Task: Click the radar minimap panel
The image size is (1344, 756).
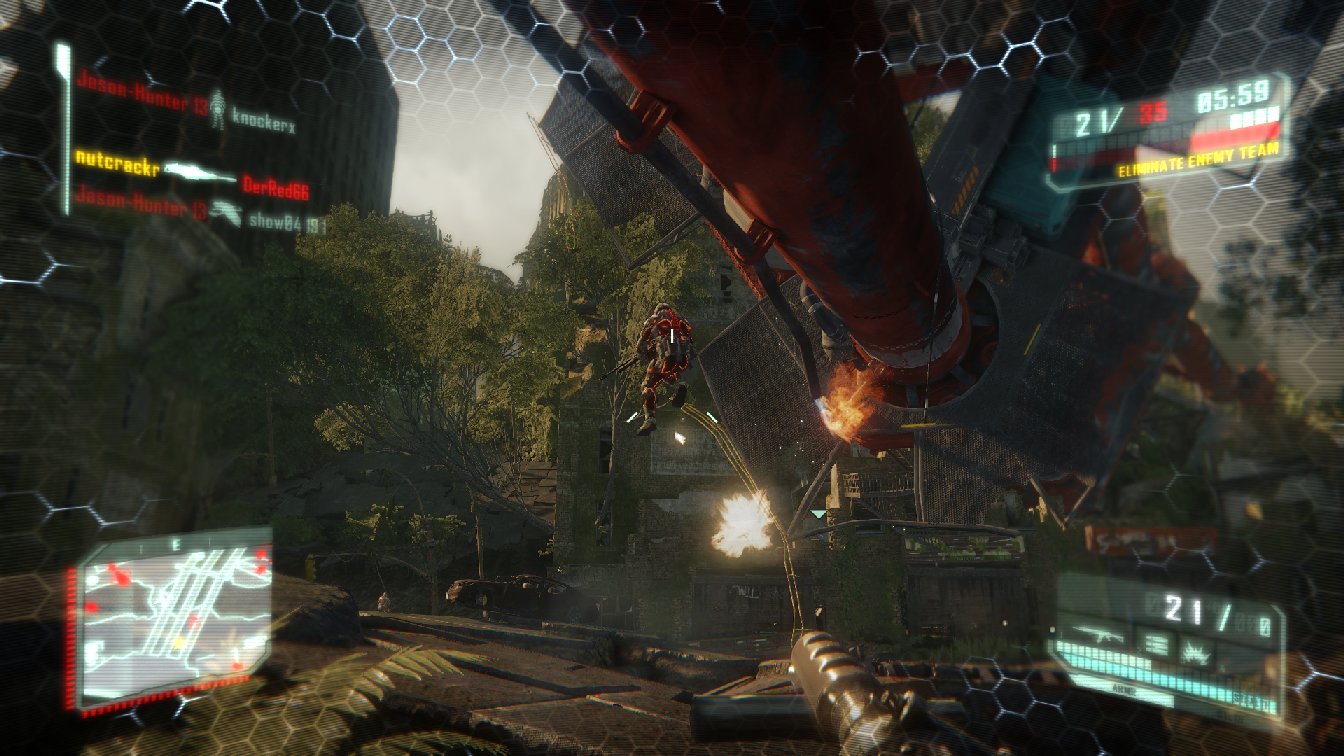Action: [173, 615]
